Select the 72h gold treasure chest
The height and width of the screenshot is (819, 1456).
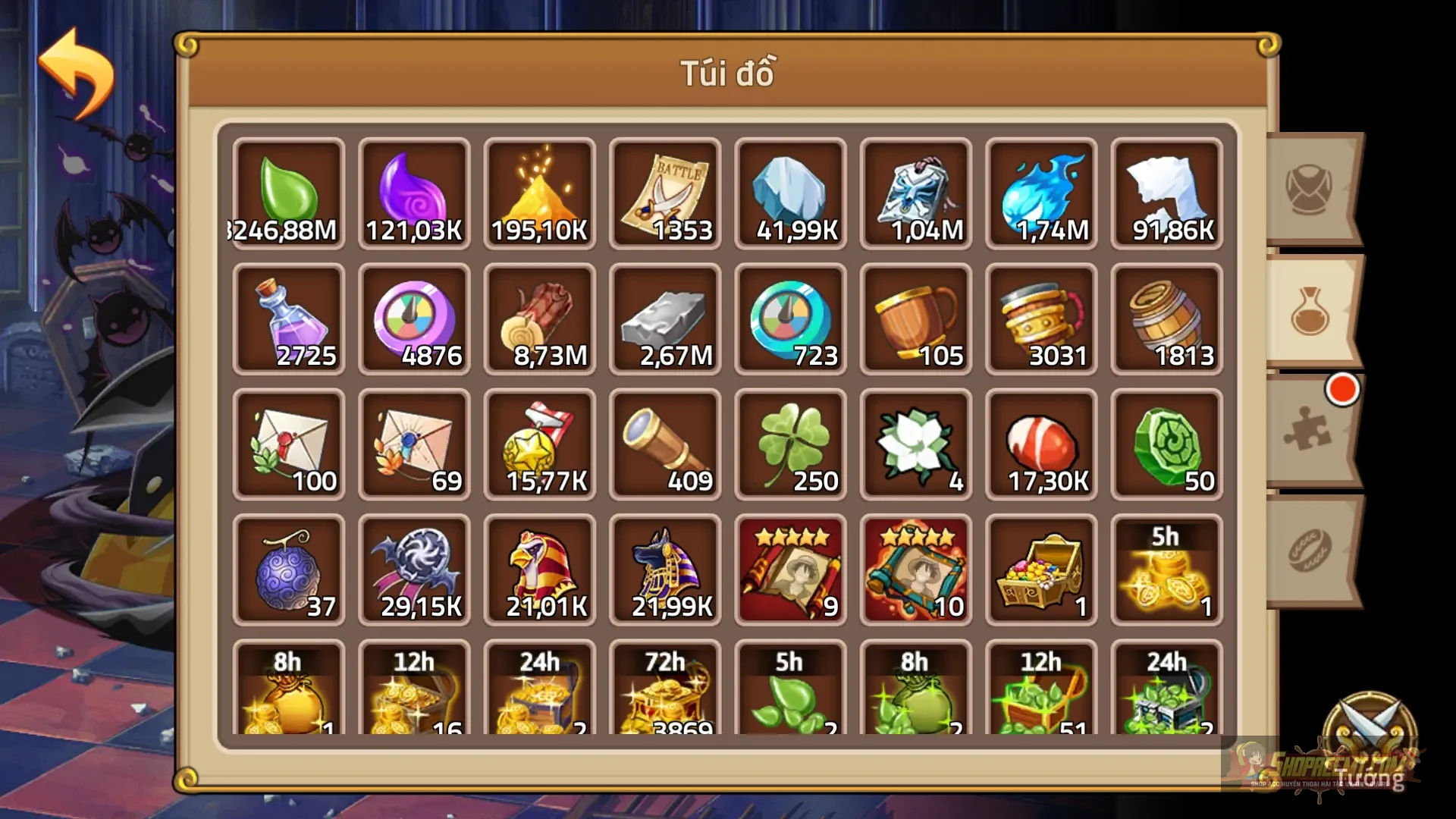[665, 690]
